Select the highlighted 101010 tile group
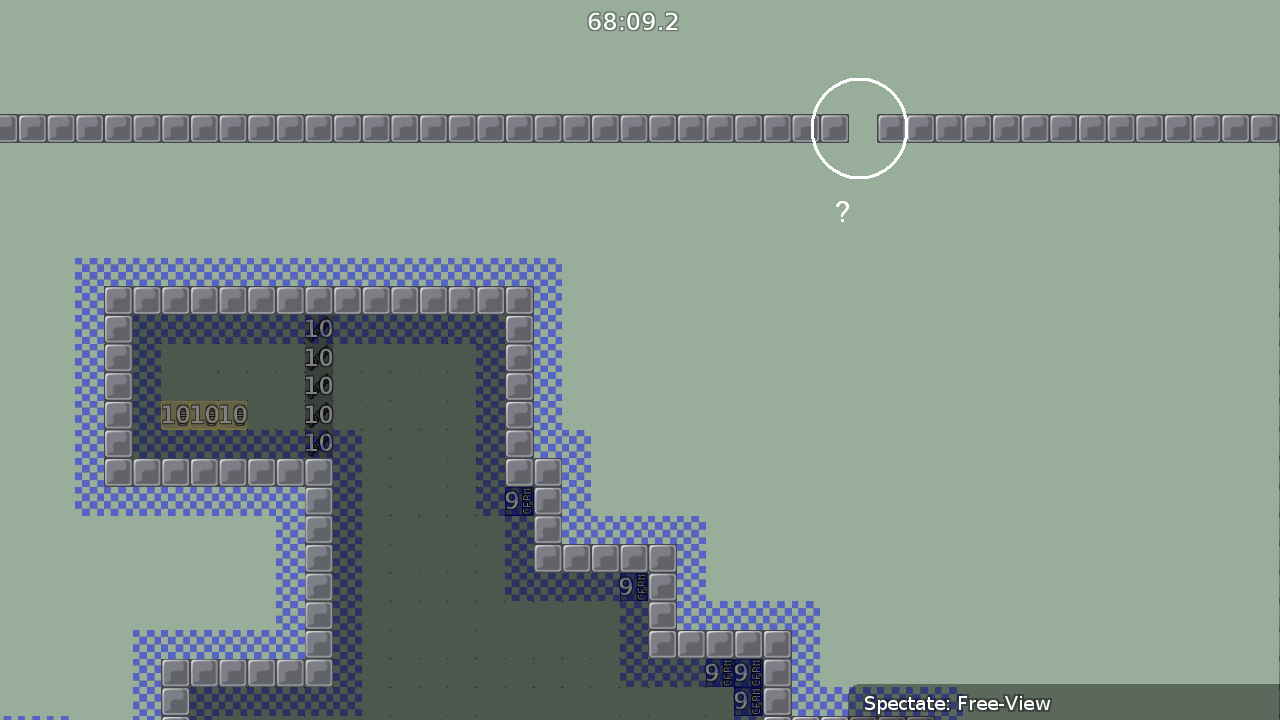 204,414
